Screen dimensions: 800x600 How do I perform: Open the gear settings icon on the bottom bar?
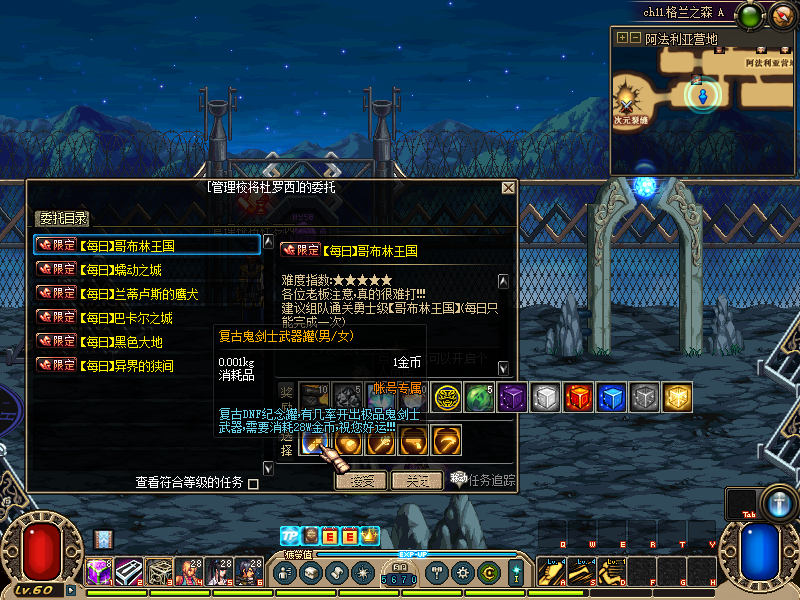[462, 573]
